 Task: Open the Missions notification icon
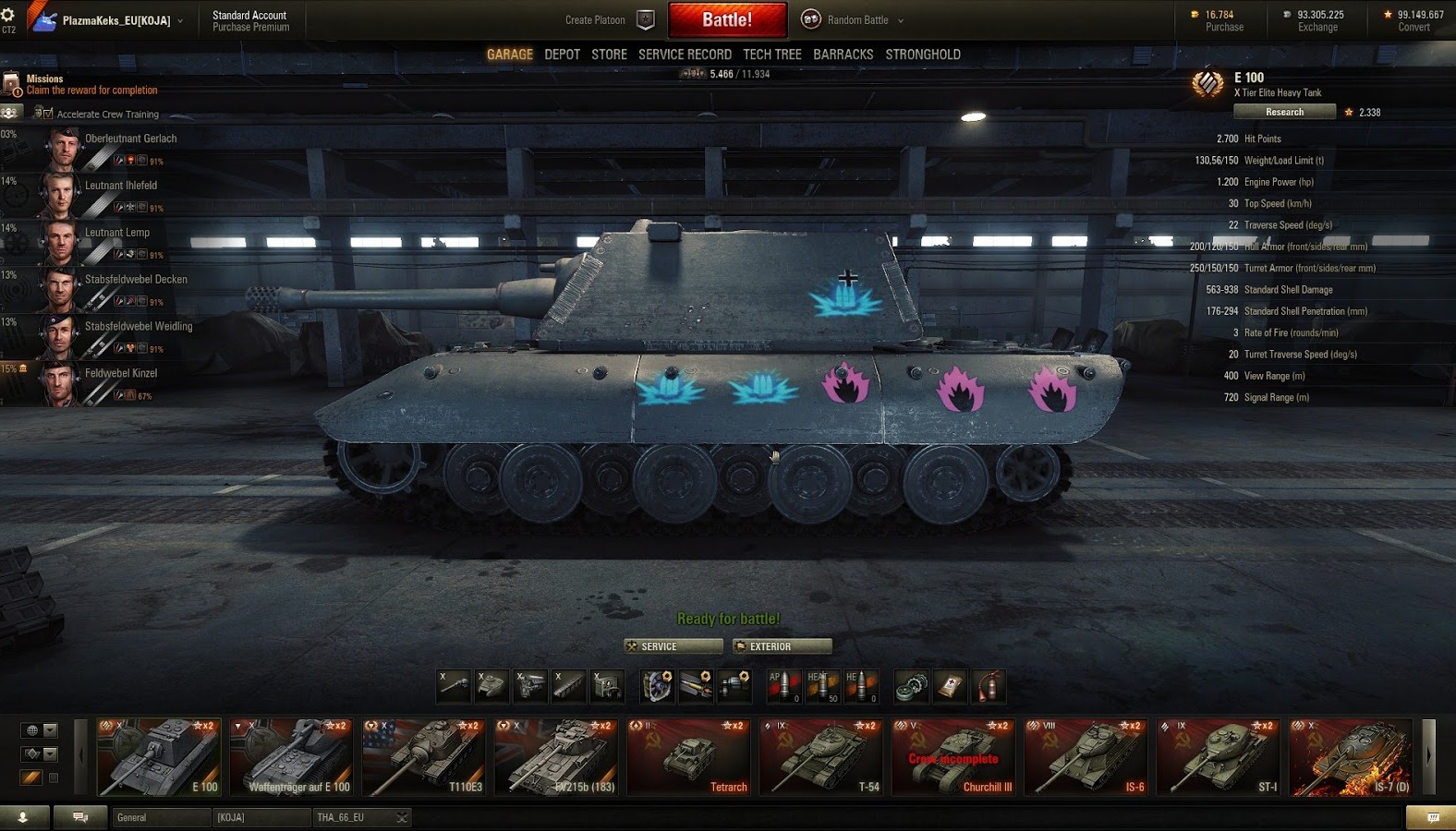click(13, 84)
